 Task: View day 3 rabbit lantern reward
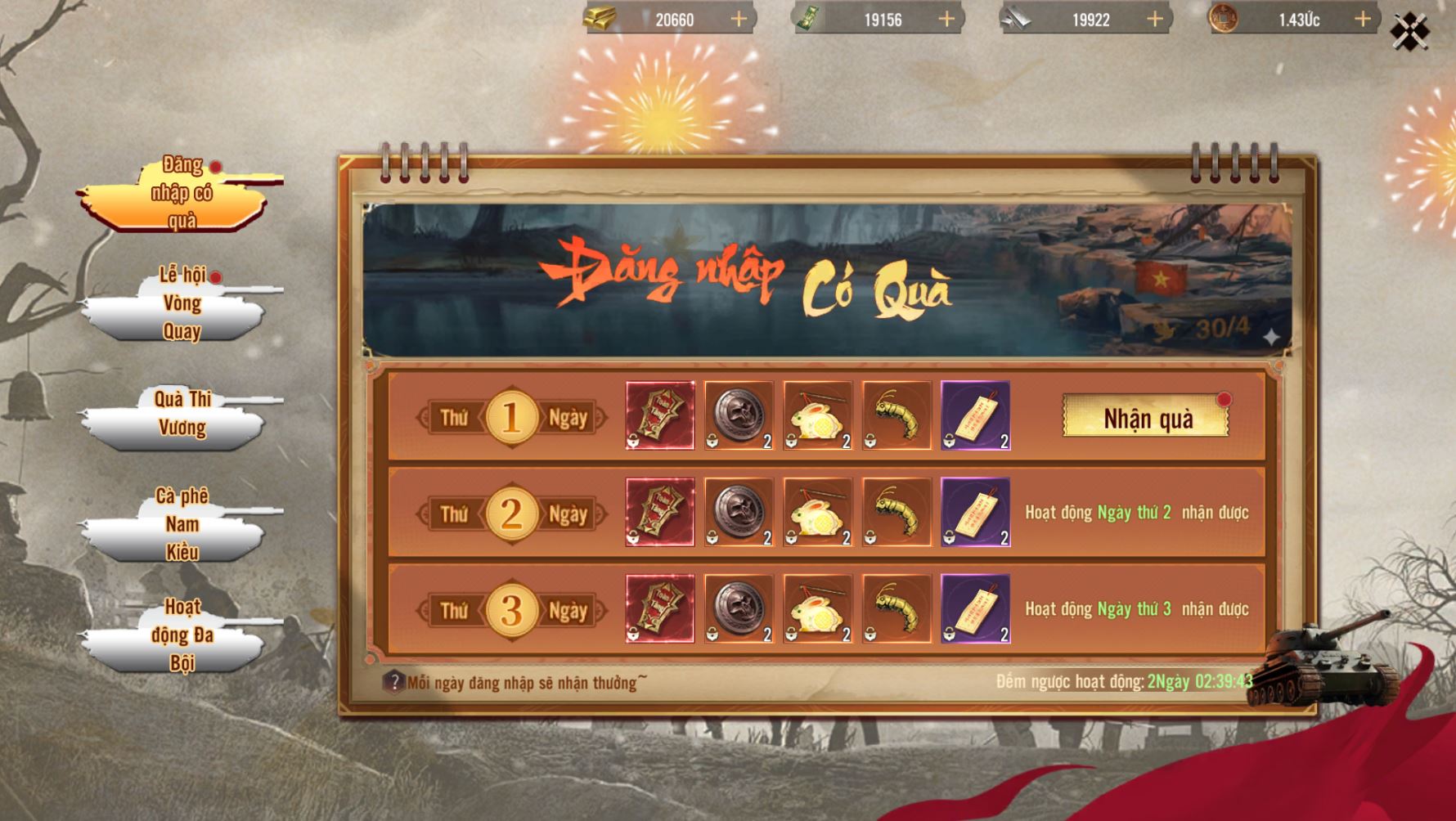tap(818, 609)
